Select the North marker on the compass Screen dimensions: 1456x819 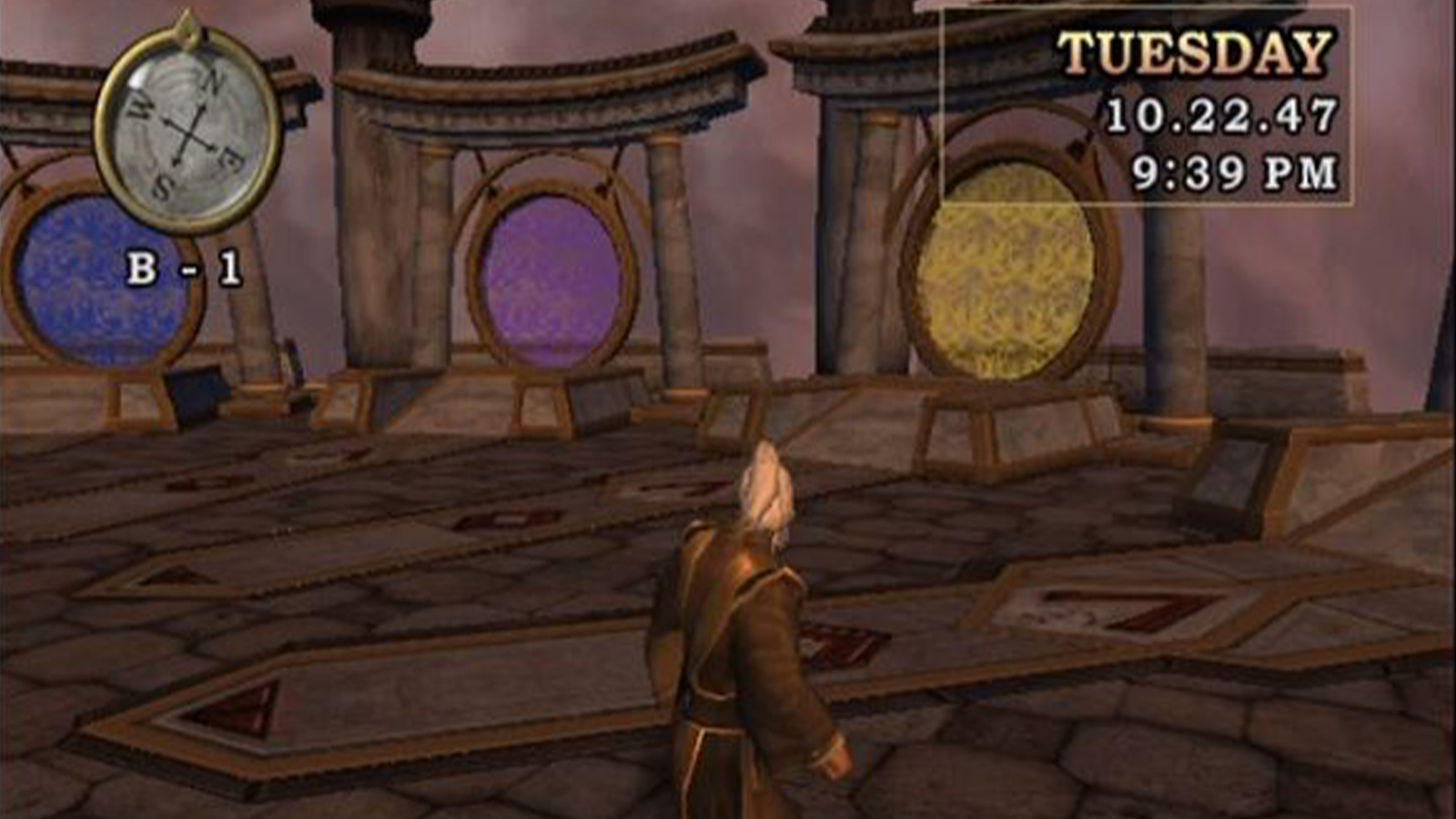[x=213, y=82]
